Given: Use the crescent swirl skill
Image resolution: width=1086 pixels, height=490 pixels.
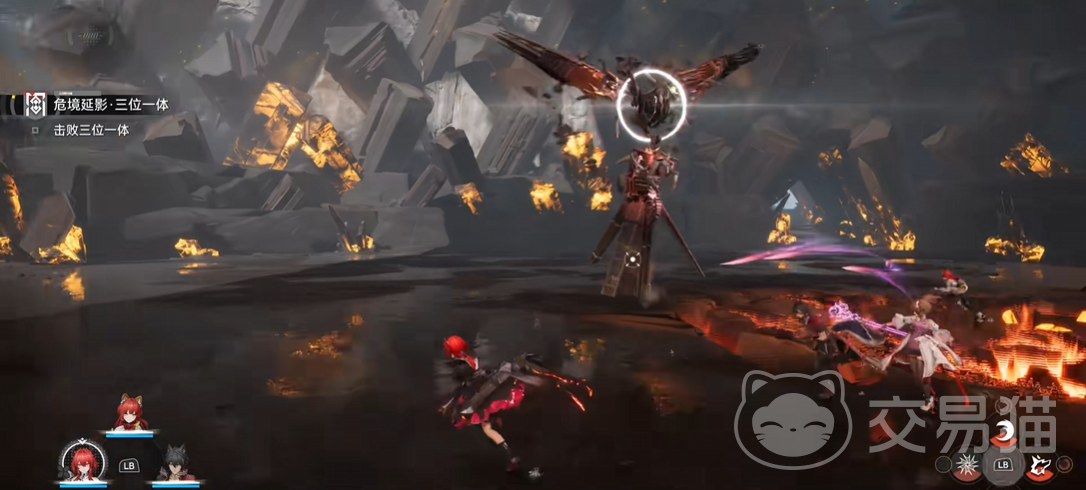Looking at the screenshot, I should tap(1002, 433).
